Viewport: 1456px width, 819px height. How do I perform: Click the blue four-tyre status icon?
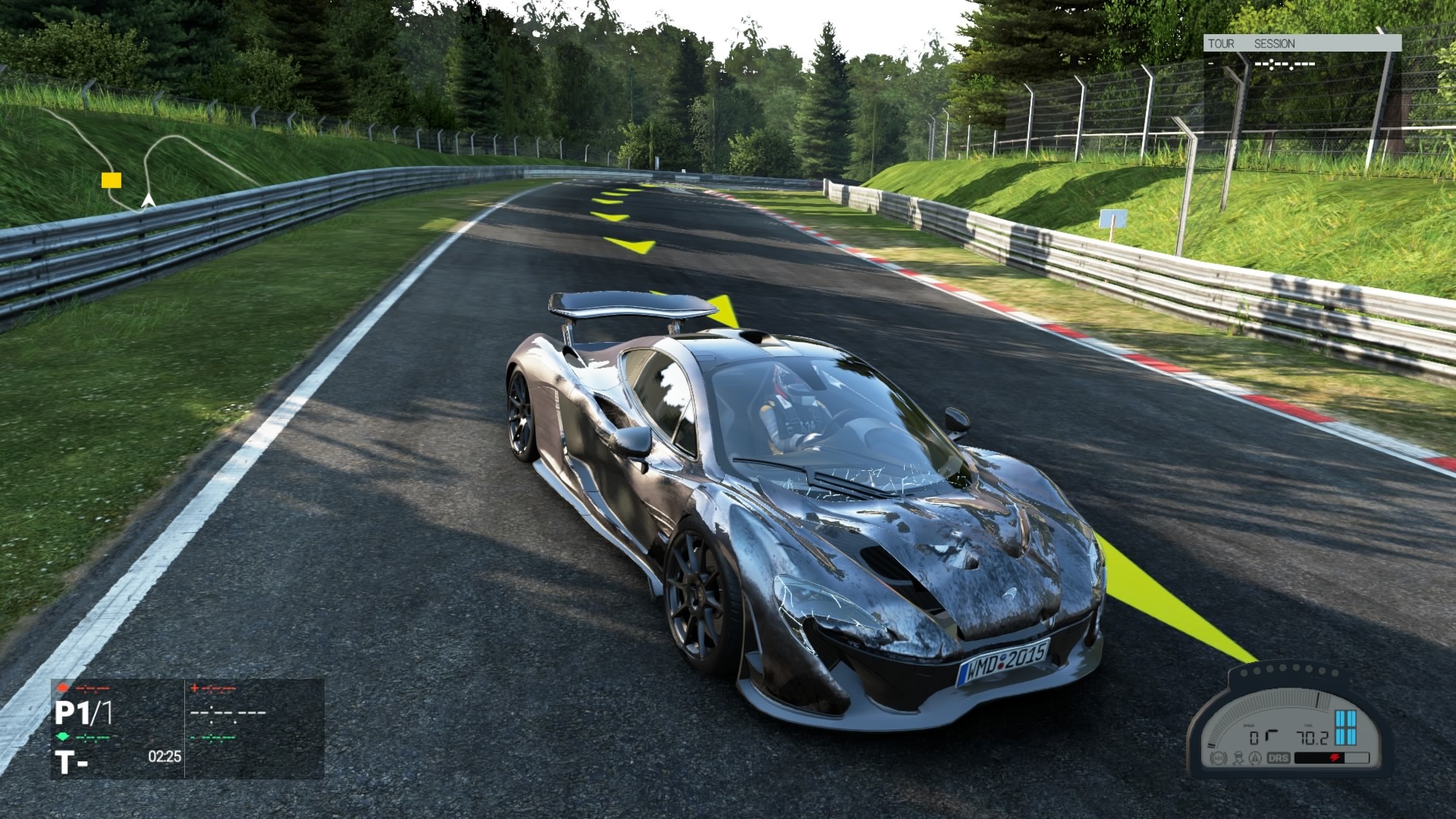point(1345,727)
